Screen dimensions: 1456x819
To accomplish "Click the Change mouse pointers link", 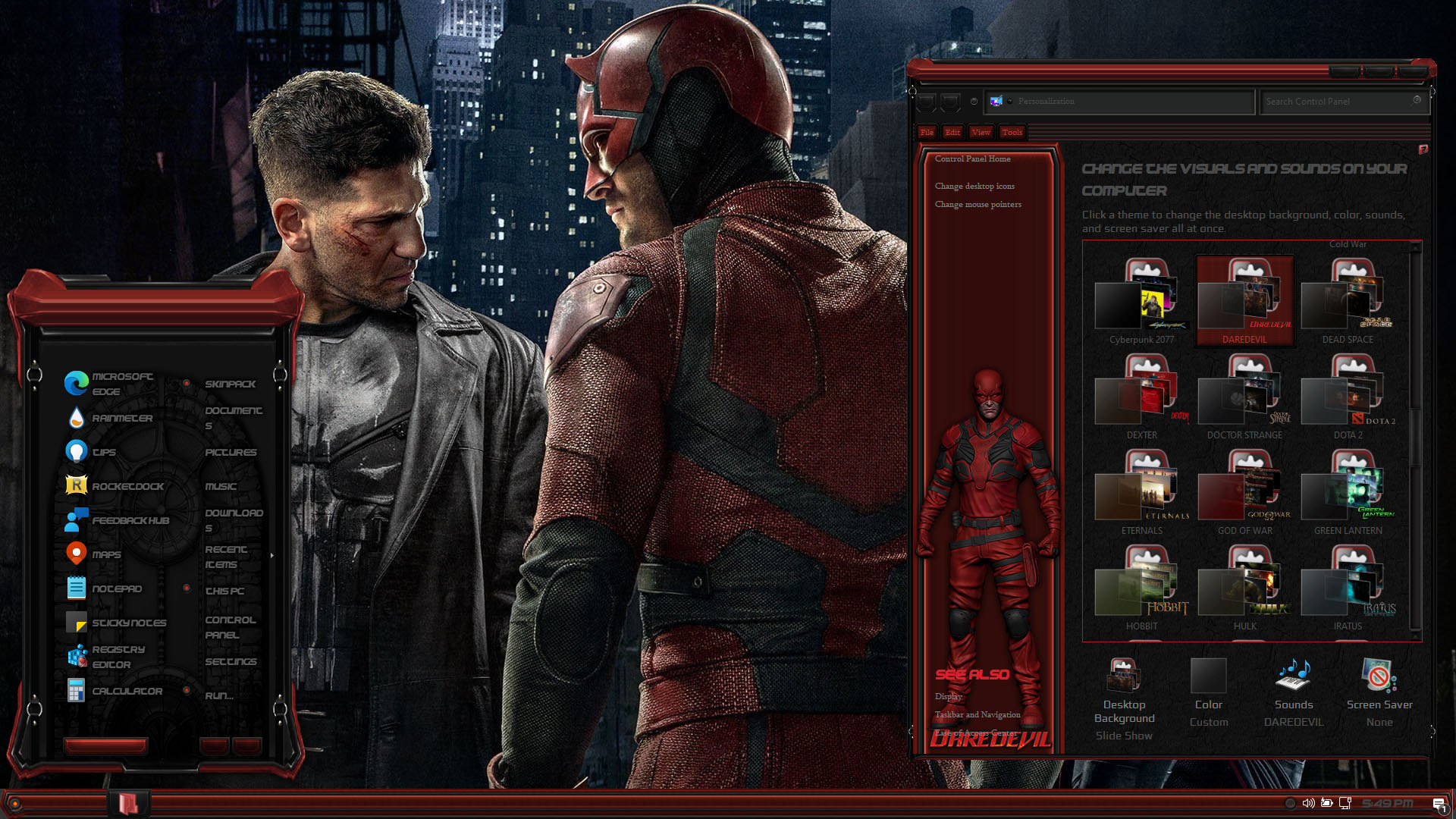I will pos(977,204).
